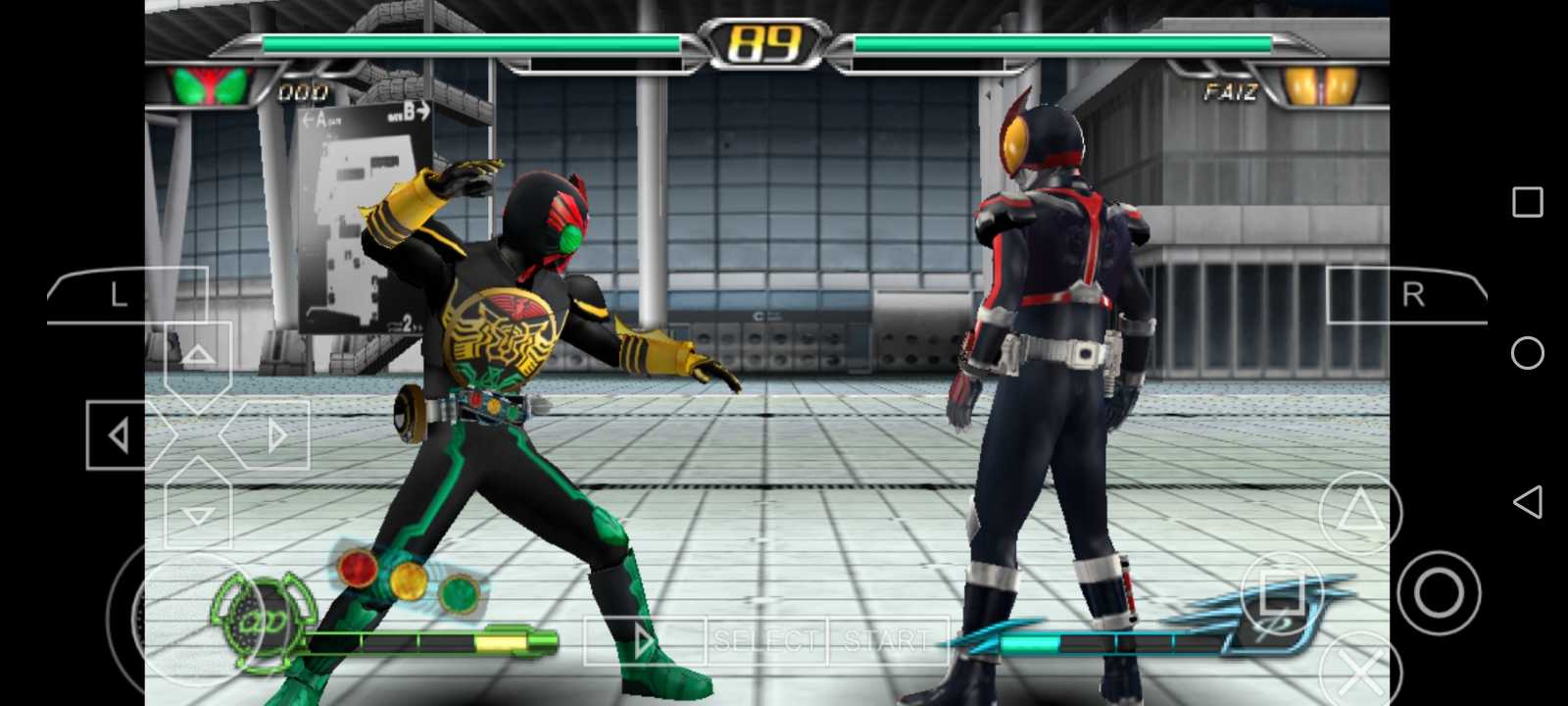Image resolution: width=1568 pixels, height=706 pixels.
Task: Go back with Android back triangle
Action: [x=1527, y=502]
